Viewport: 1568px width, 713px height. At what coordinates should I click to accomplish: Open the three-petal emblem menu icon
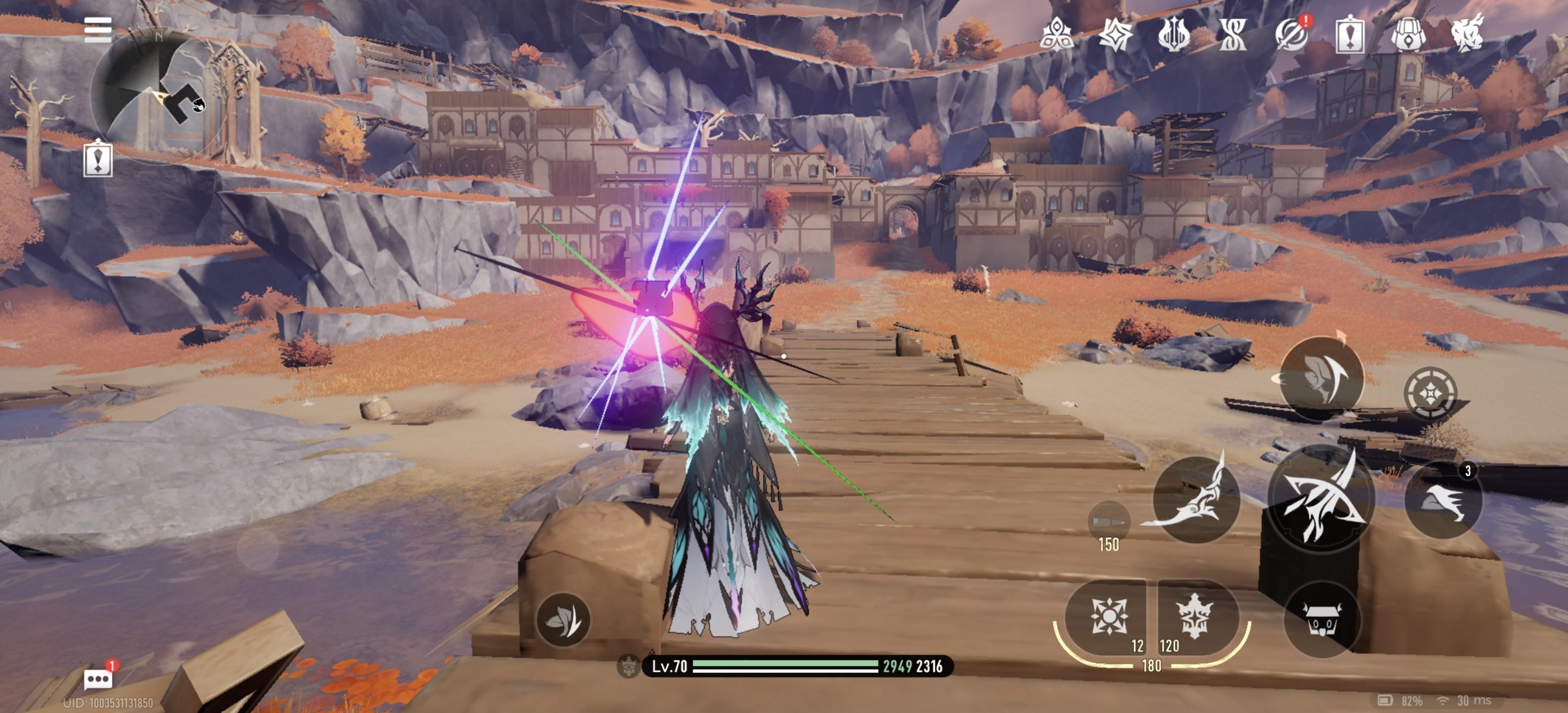1056,34
